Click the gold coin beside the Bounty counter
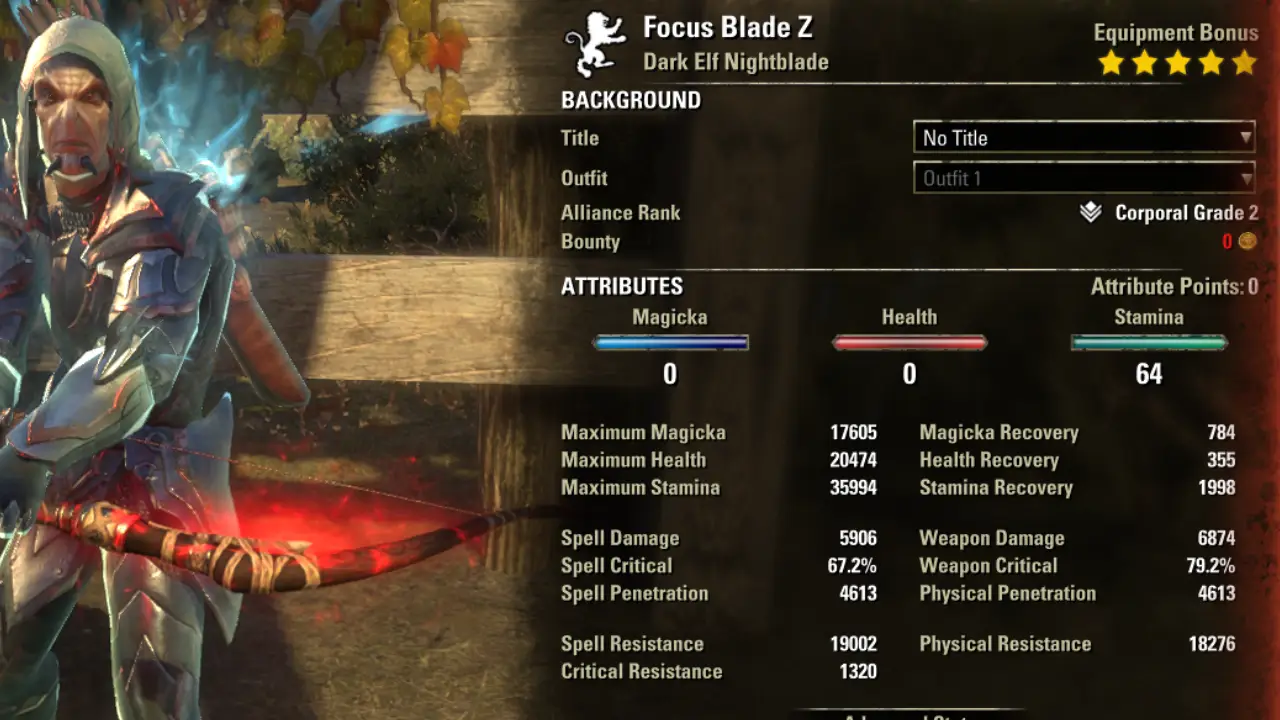The image size is (1280, 720). tap(1249, 240)
